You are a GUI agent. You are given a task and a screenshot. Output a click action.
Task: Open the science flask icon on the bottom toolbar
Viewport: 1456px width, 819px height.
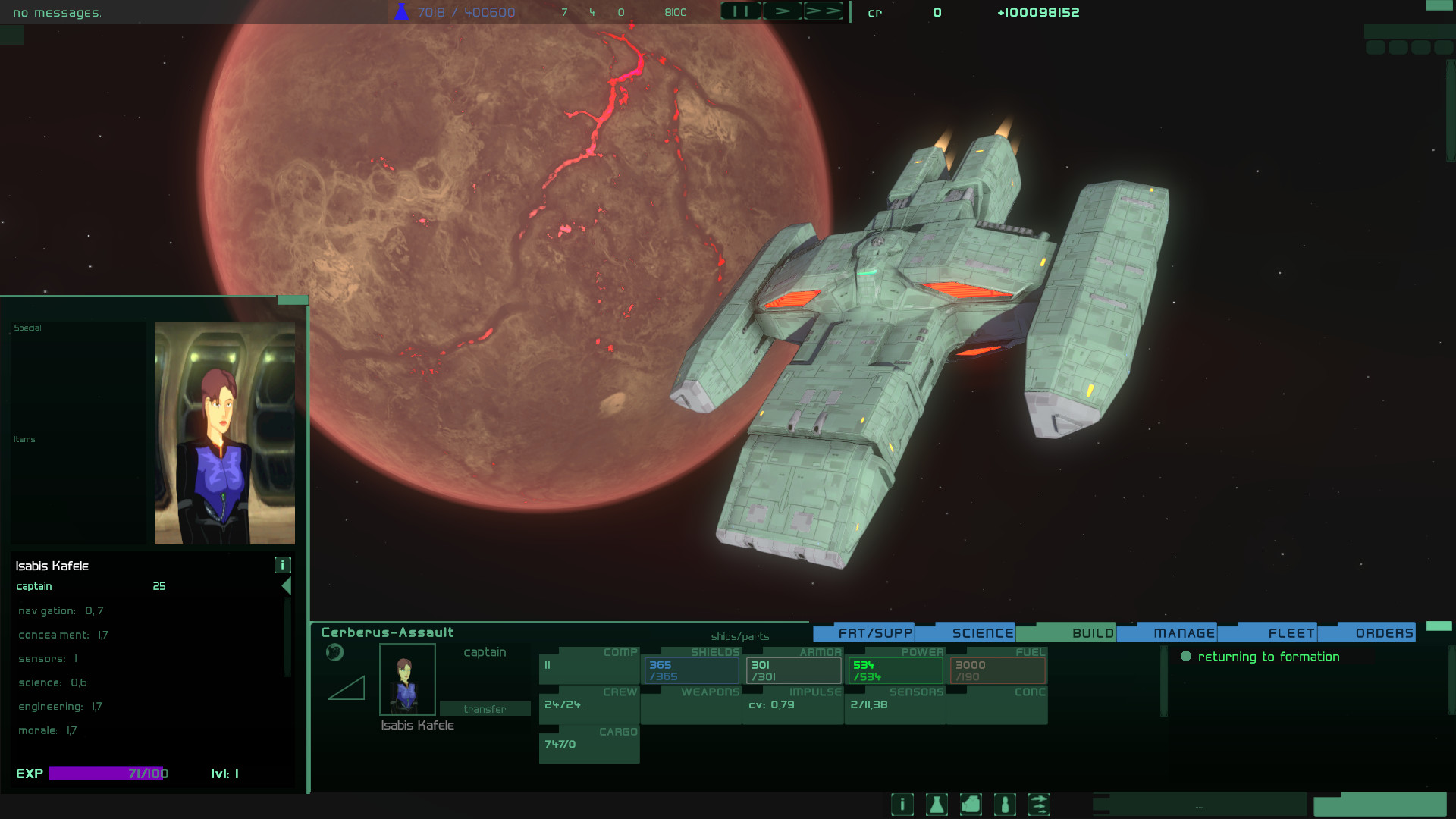click(937, 805)
